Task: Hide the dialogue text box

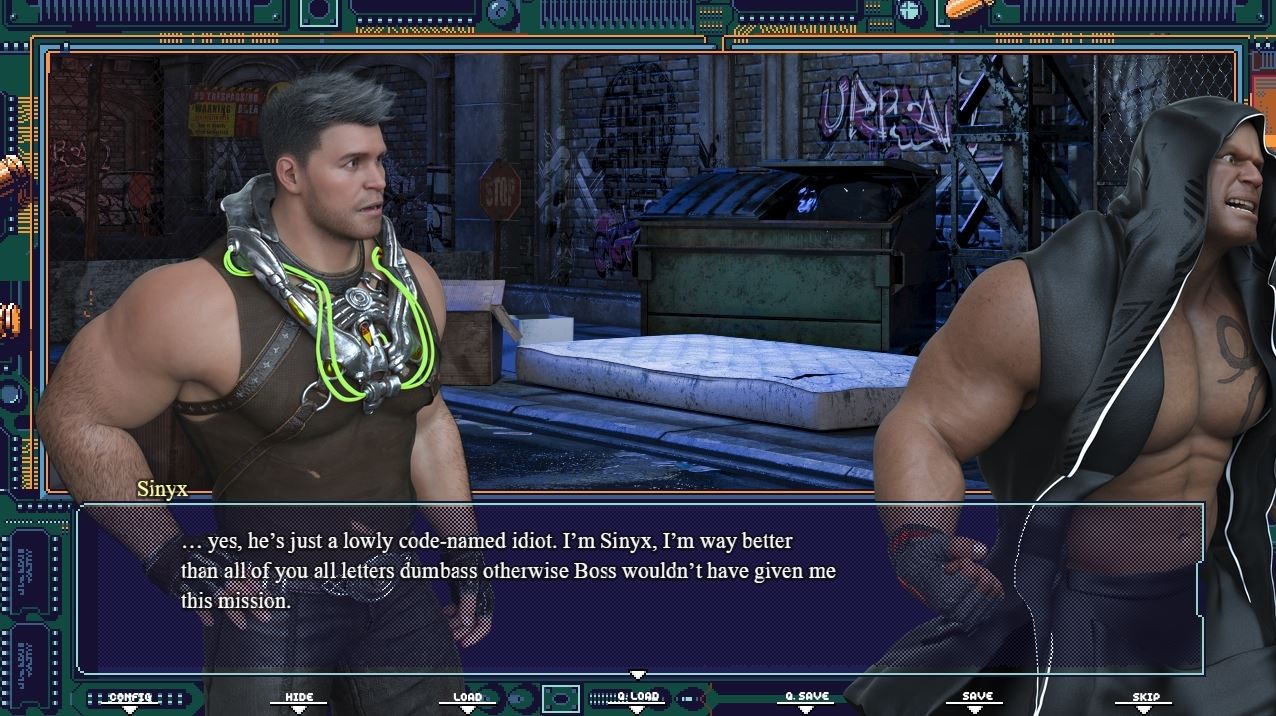Action: point(299,697)
